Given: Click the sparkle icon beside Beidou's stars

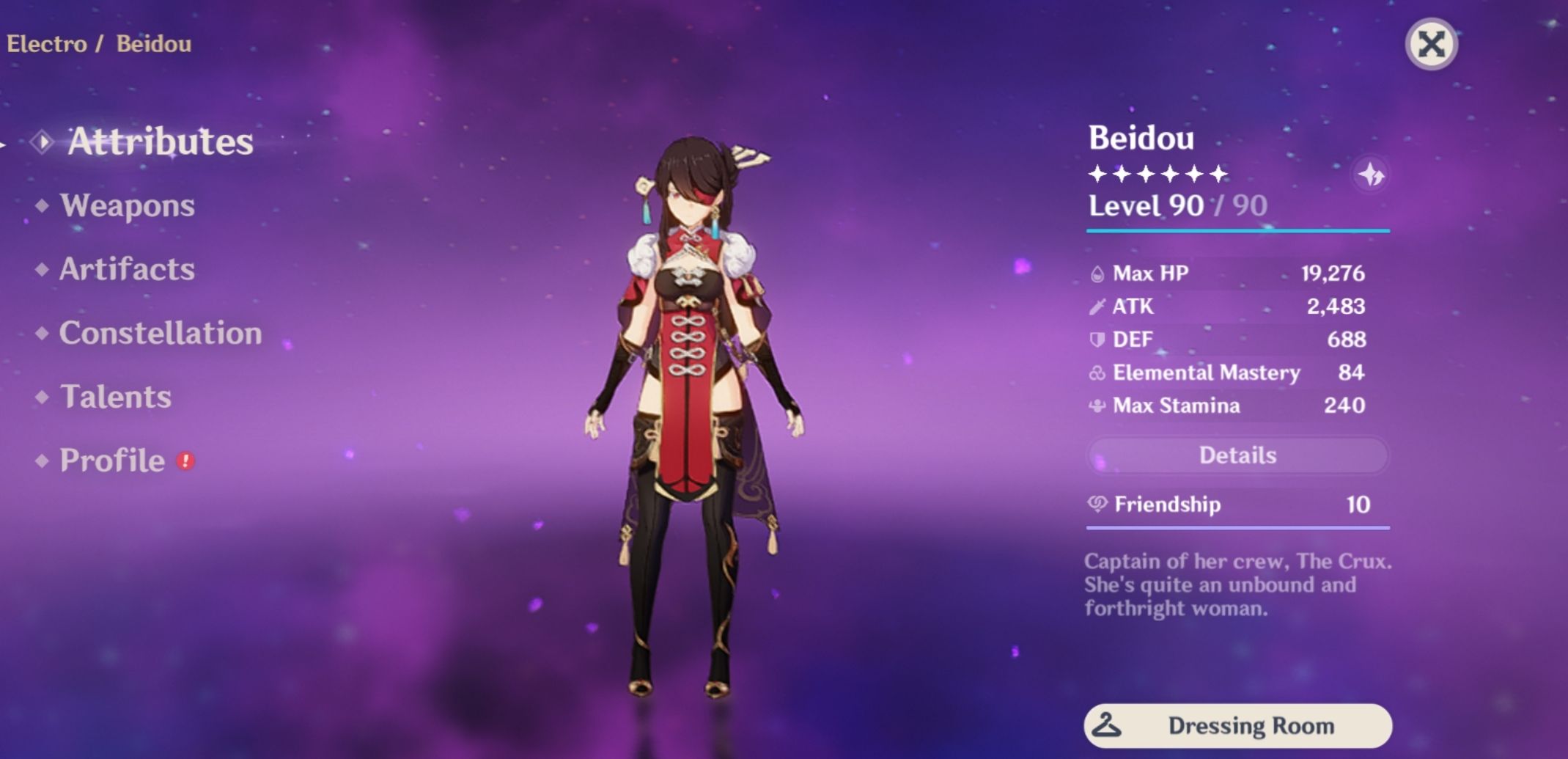Looking at the screenshot, I should pyautogui.click(x=1372, y=174).
